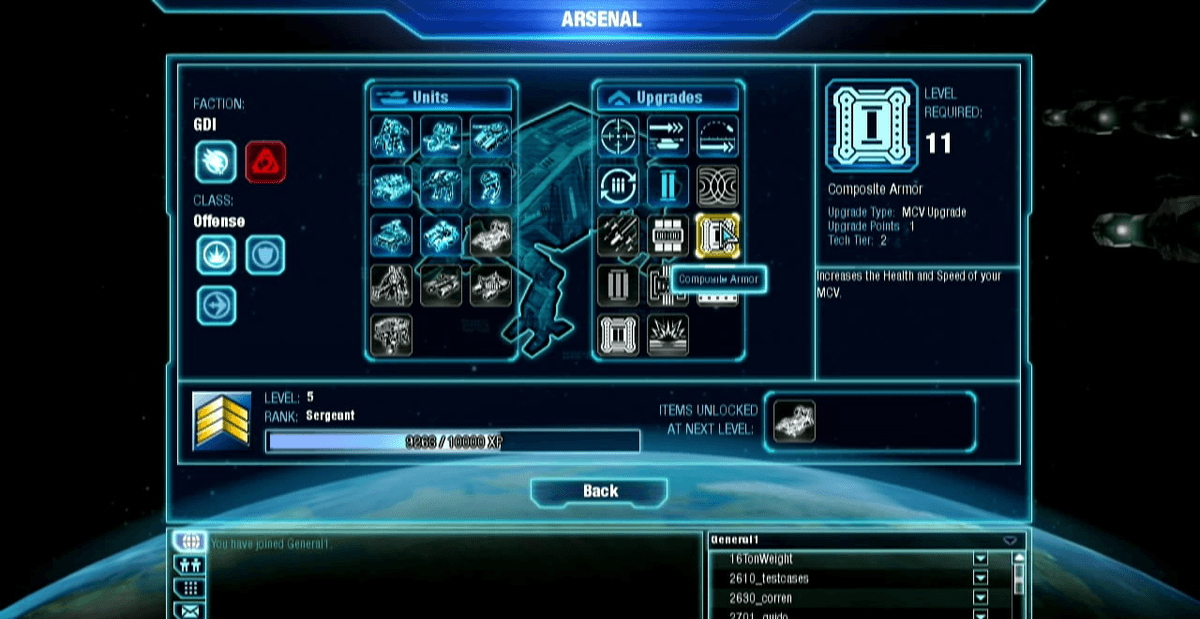This screenshot has width=1200, height=619.
Task: Open the globe chat channel tab
Action: pyautogui.click(x=190, y=542)
